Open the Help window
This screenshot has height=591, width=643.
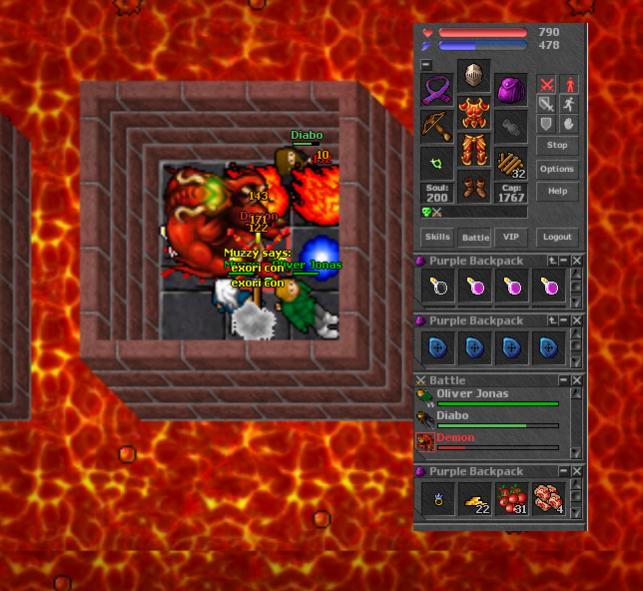(557, 191)
